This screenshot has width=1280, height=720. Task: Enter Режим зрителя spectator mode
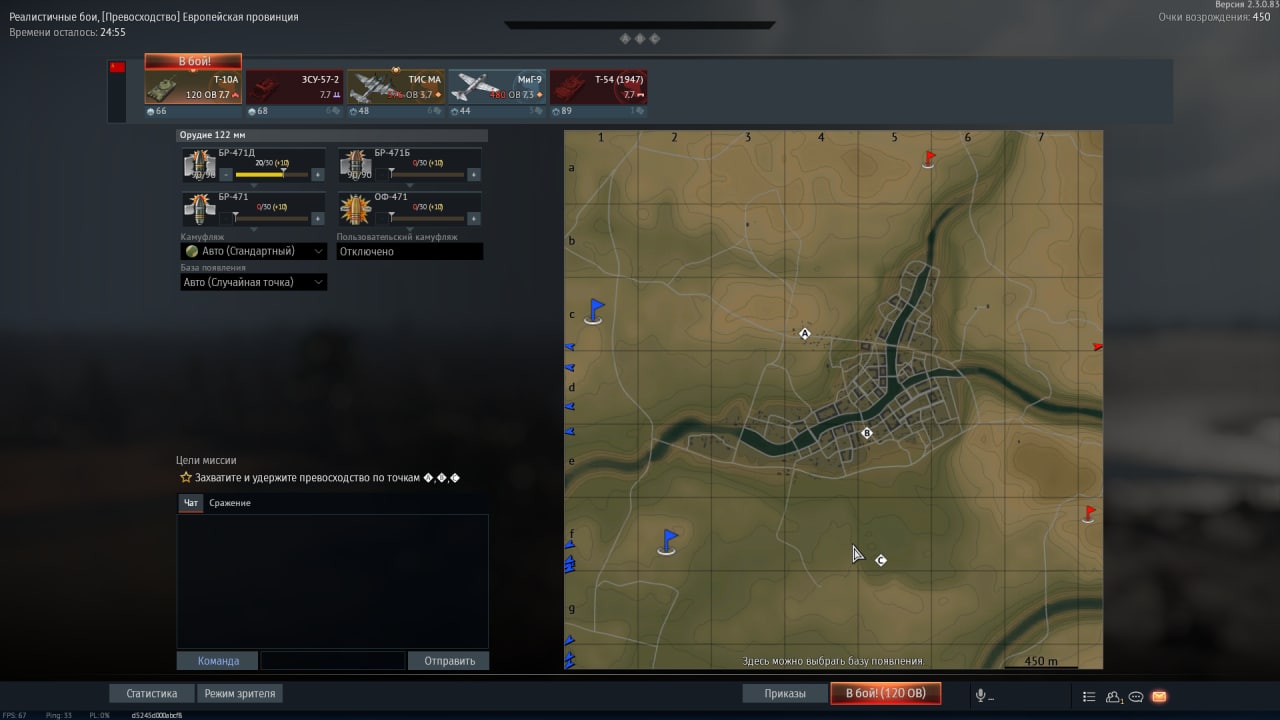(239, 693)
